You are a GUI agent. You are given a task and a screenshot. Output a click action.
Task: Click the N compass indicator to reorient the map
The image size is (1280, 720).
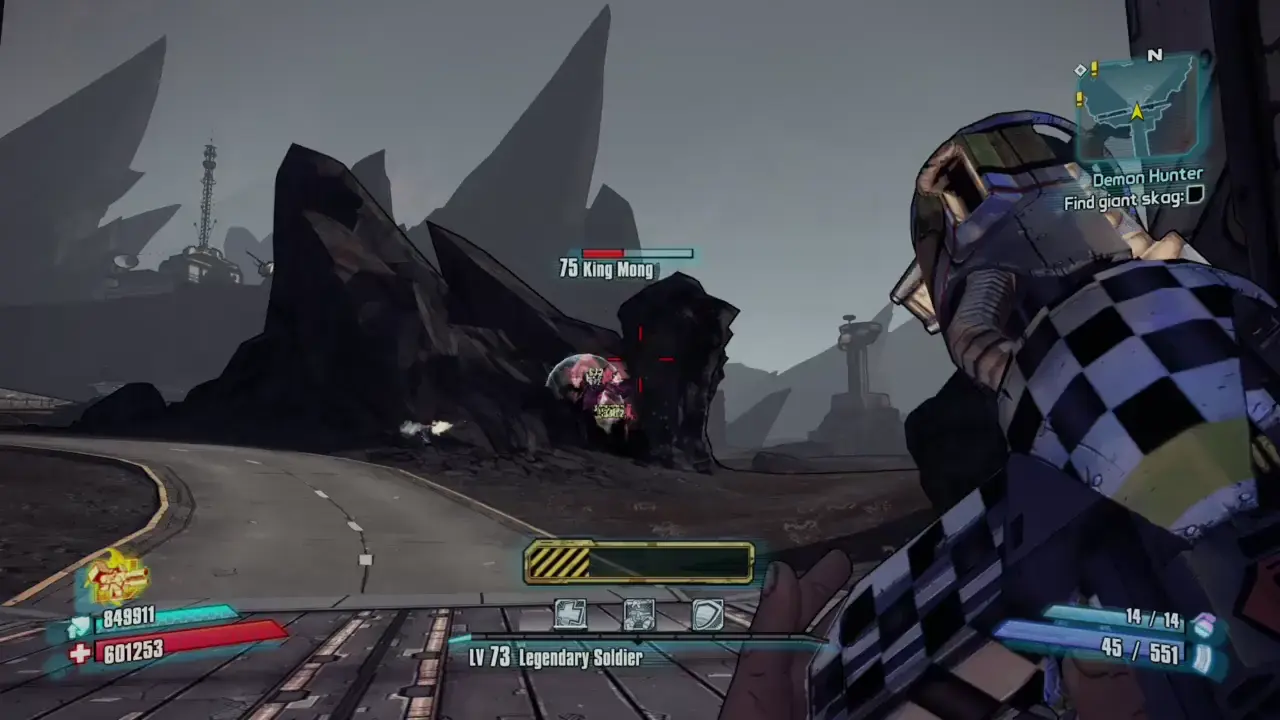pos(1155,54)
